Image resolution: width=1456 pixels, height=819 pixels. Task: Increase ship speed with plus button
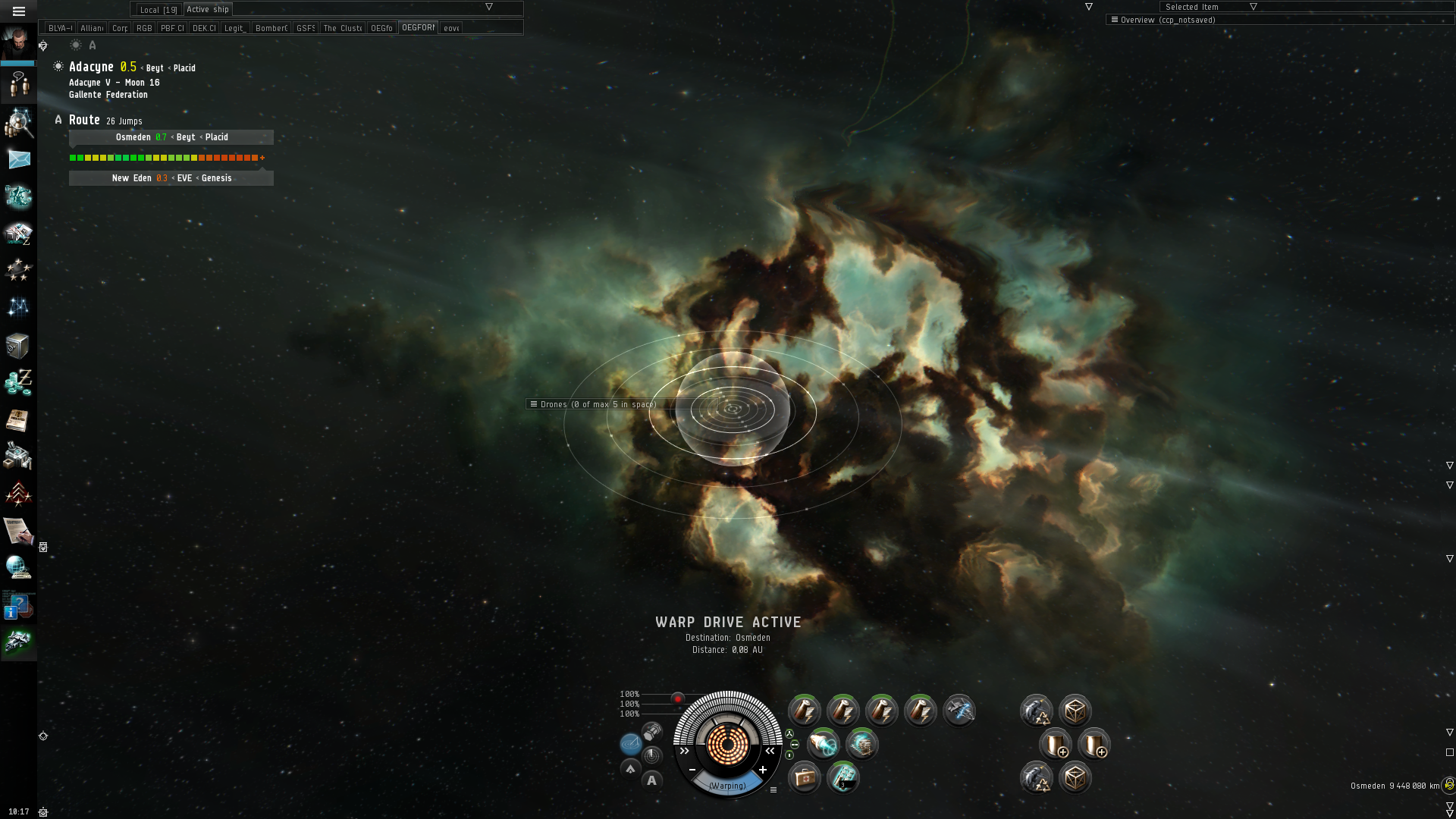pos(763,770)
